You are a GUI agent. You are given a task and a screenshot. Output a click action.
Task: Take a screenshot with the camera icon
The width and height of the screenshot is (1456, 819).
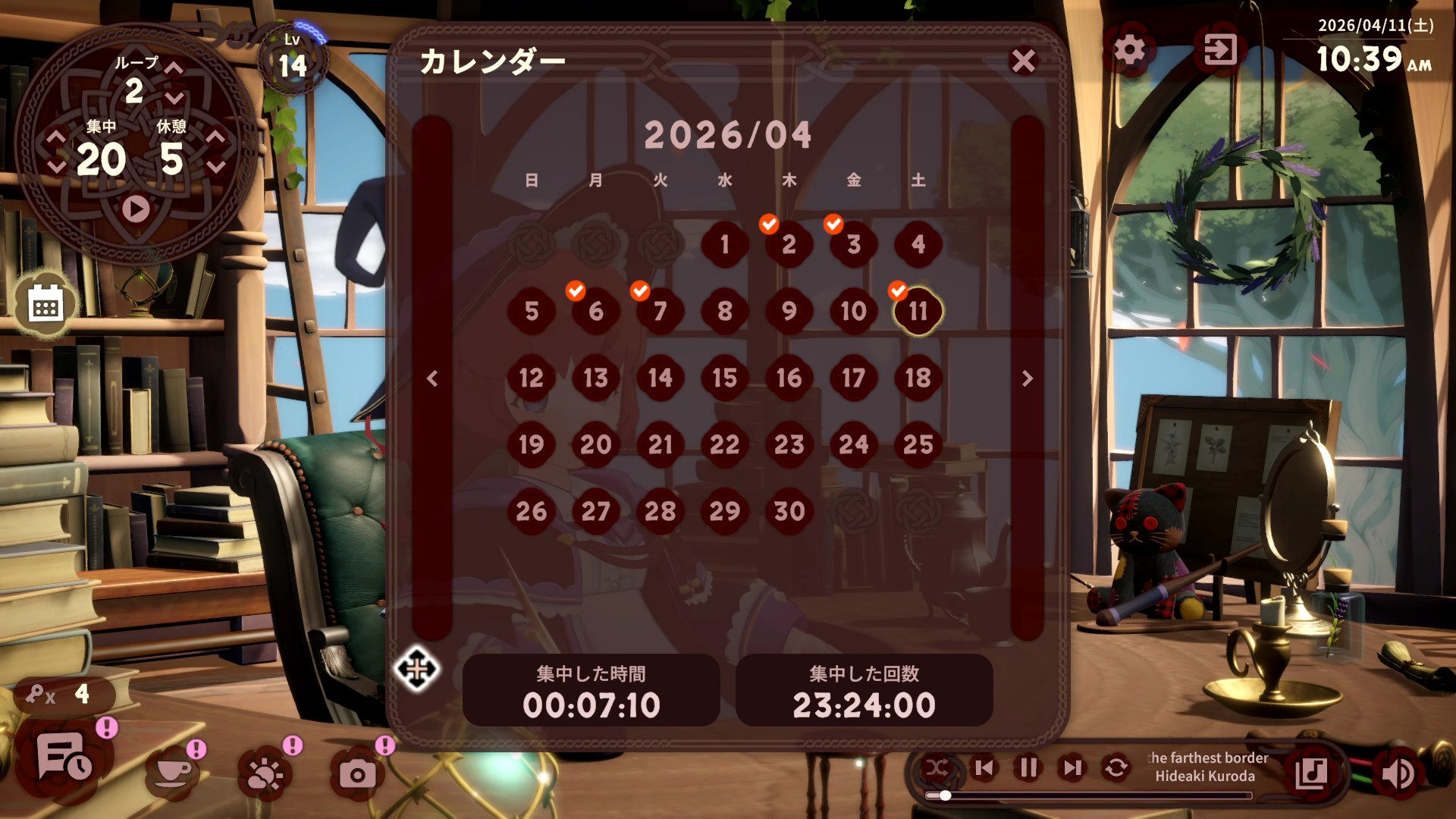click(x=359, y=773)
